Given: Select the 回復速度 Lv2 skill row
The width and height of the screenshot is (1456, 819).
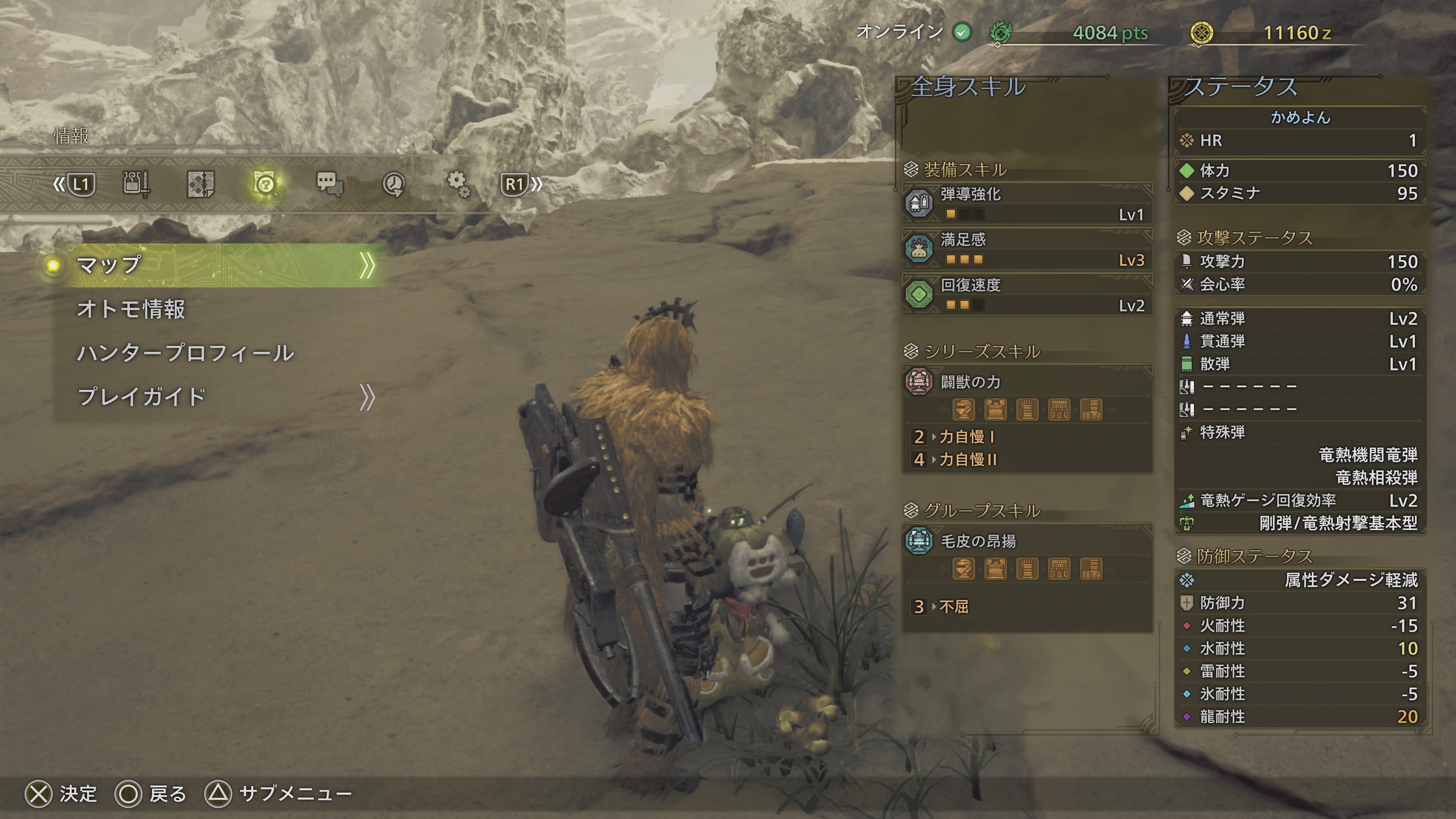Looking at the screenshot, I should pyautogui.click(x=1026, y=295).
